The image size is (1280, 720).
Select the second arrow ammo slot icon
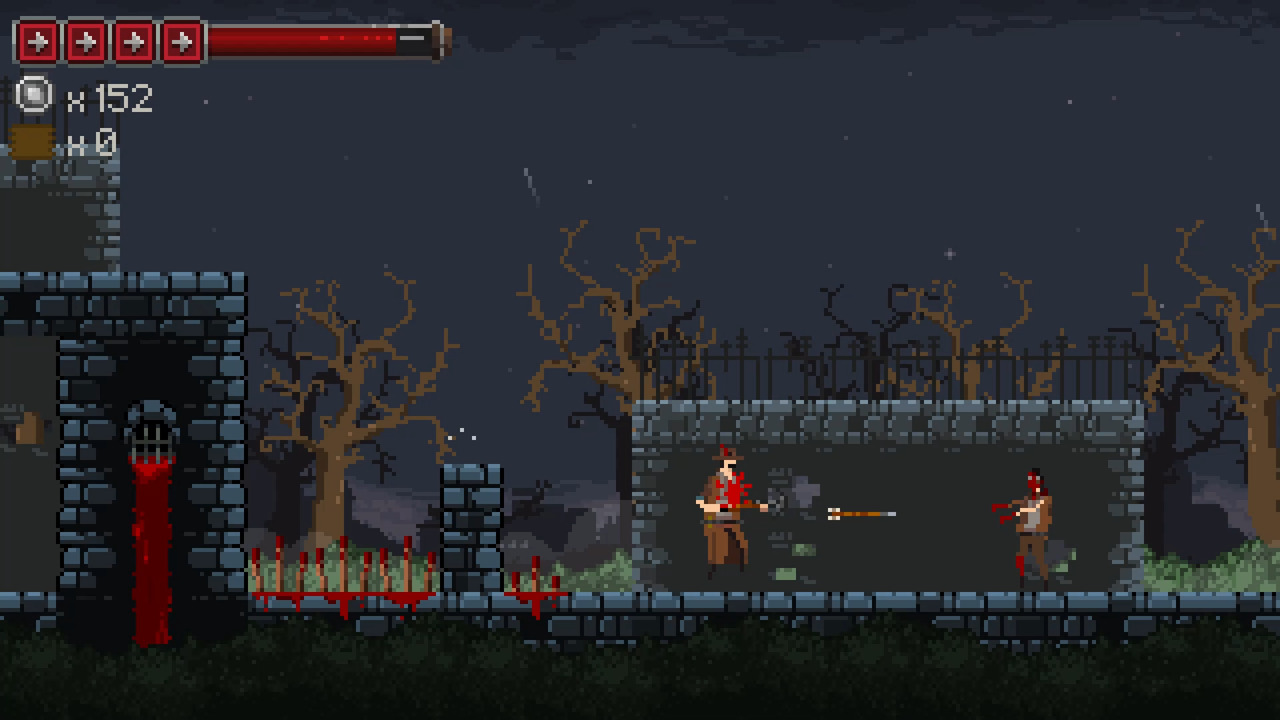(x=85, y=42)
